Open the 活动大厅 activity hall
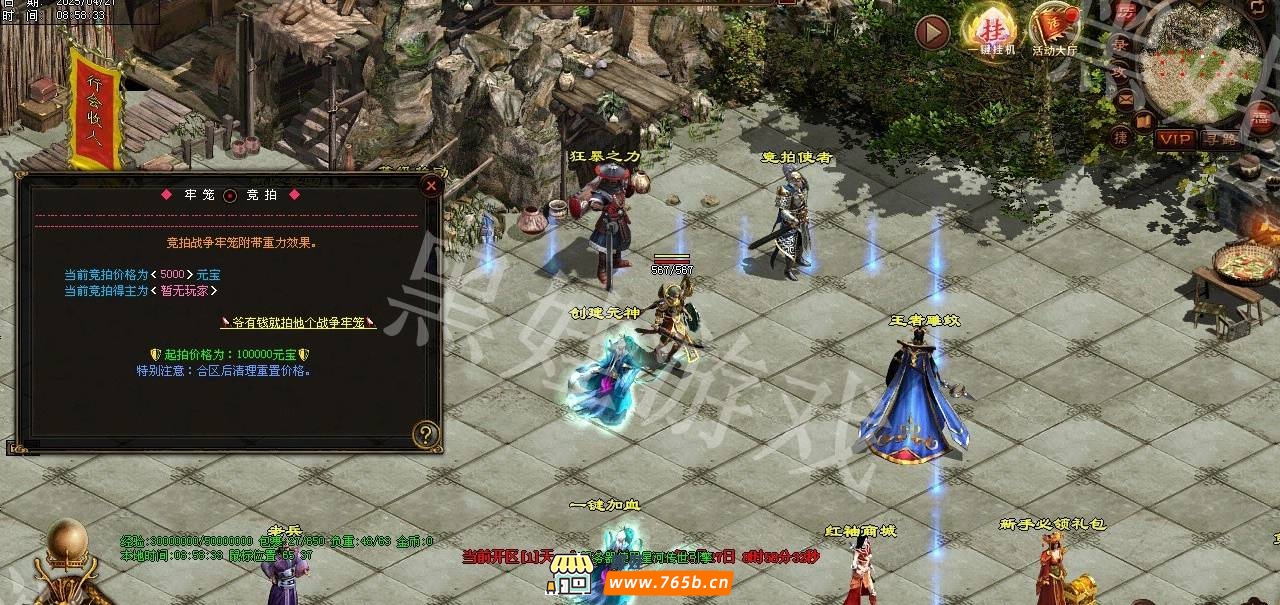The image size is (1280, 605). [x=1054, y=28]
